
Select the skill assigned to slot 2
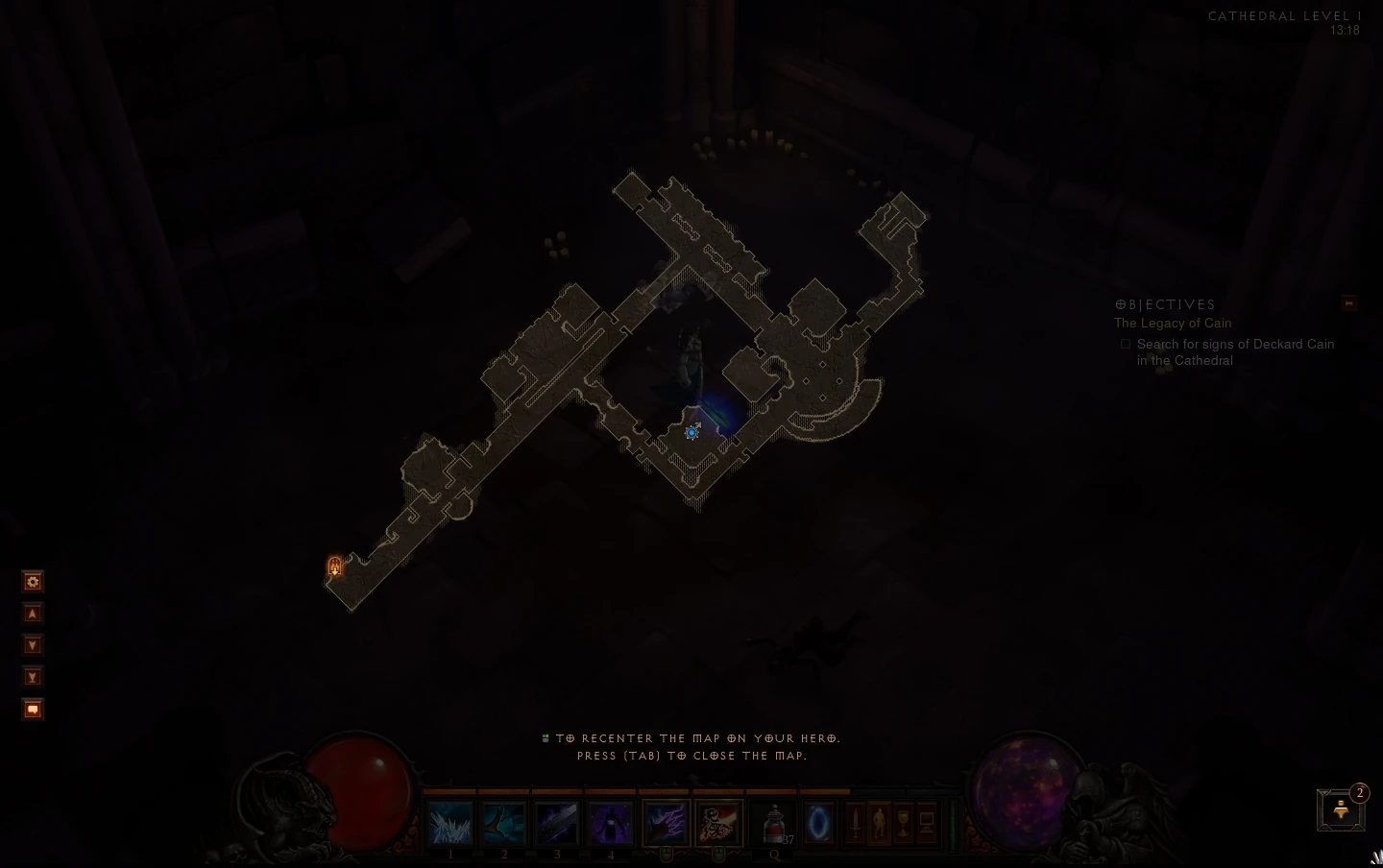503,824
